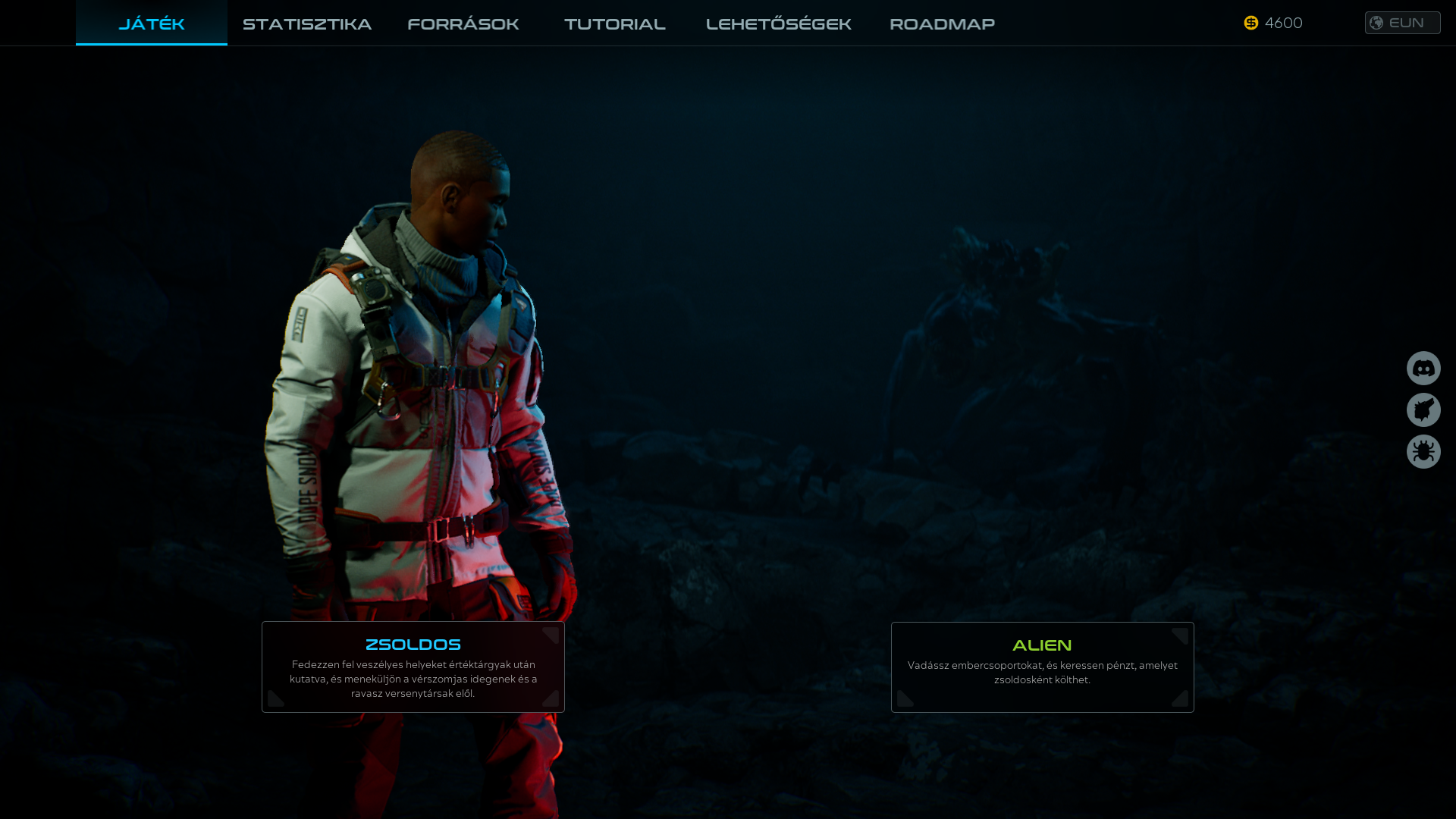Screen dimensions: 1456x819
Task: Switch to the JÁTÉK tab
Action: coord(152,24)
